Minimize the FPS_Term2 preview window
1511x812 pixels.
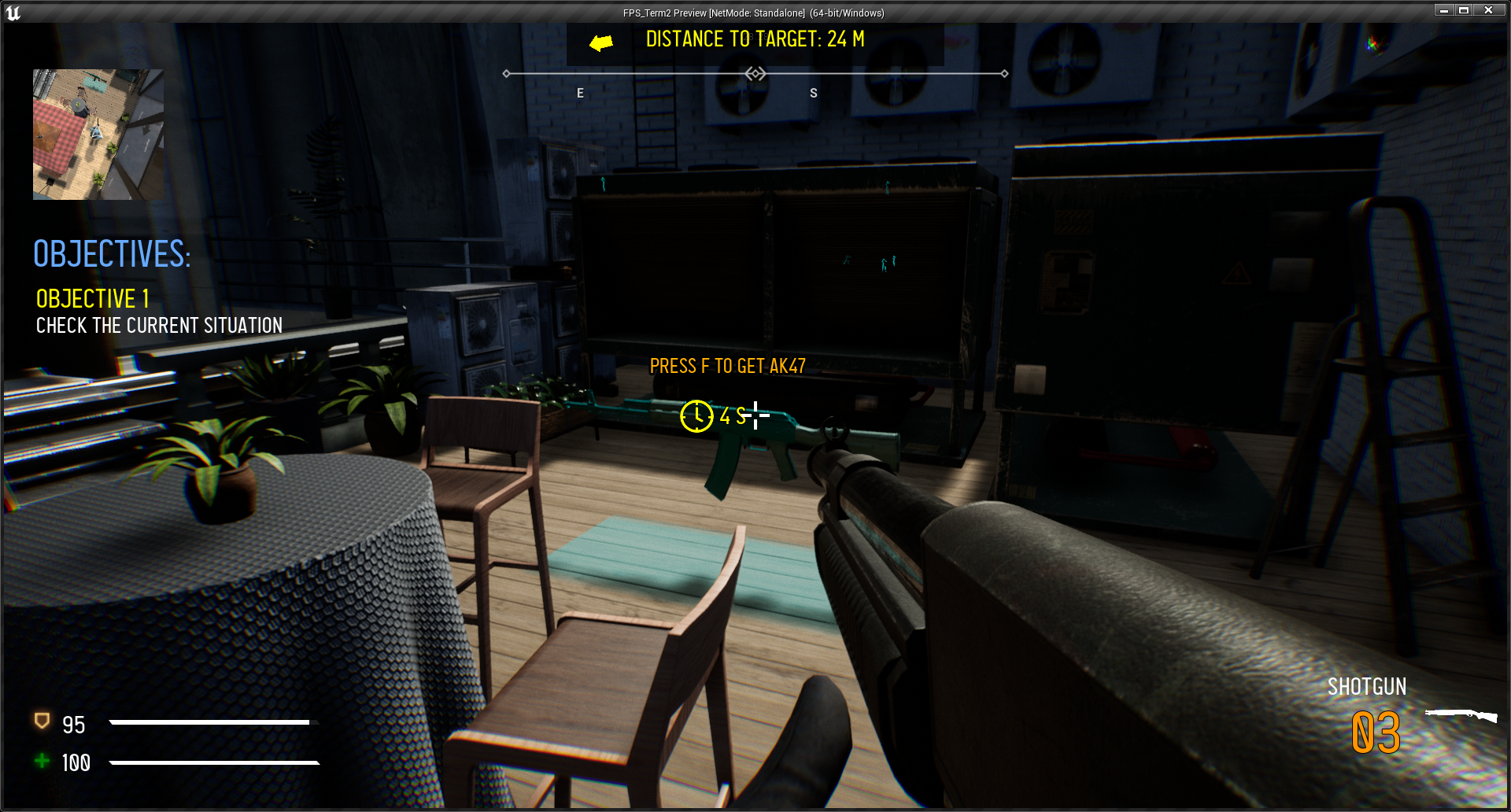1444,10
